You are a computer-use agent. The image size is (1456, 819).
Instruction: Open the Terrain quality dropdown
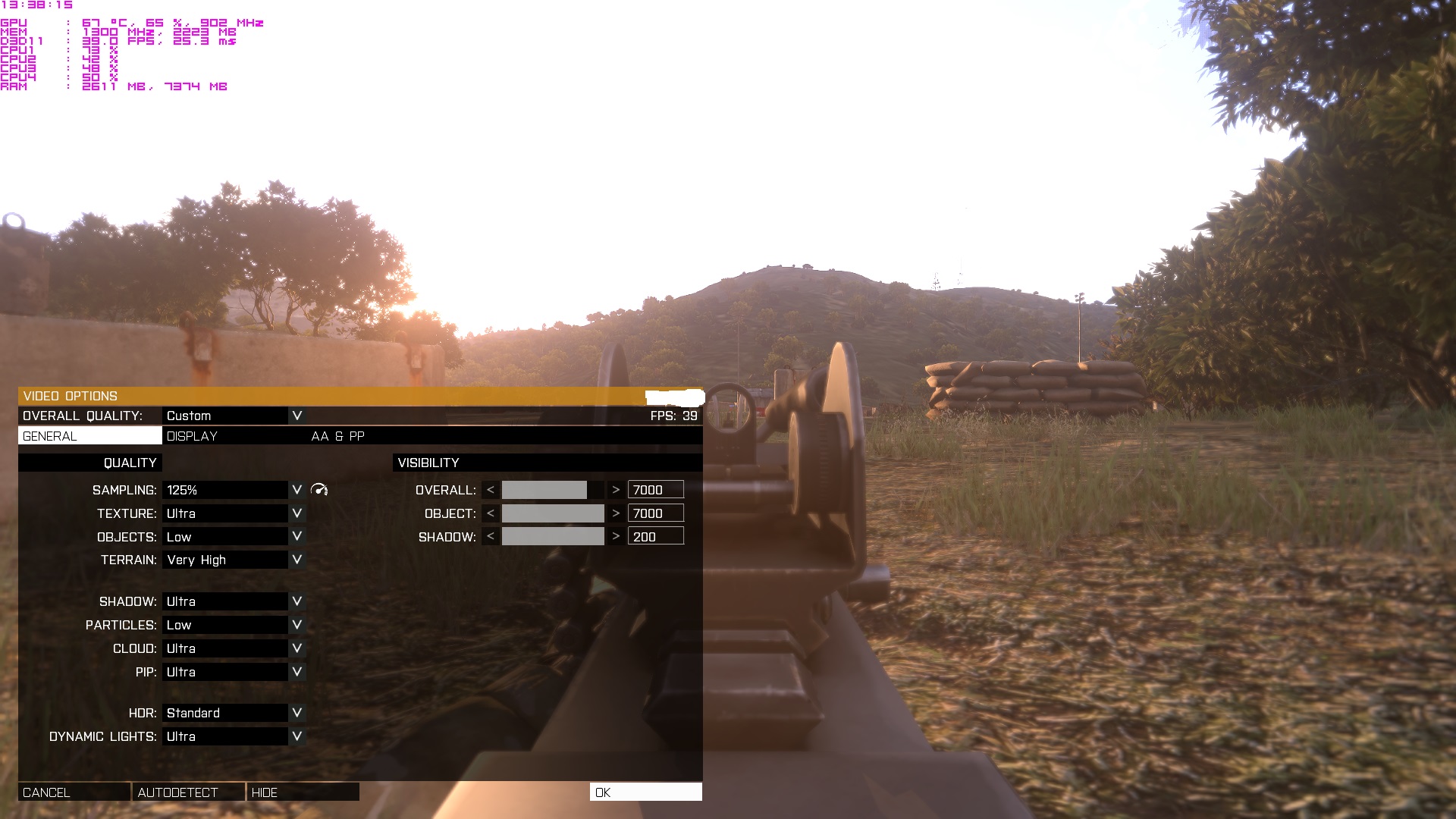(x=297, y=560)
